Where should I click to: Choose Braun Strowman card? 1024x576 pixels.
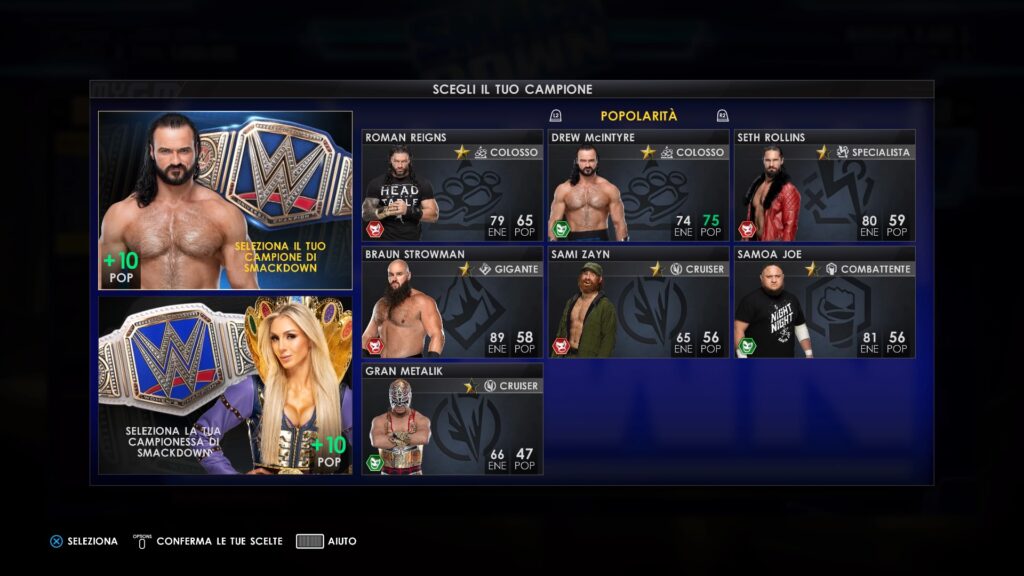coord(452,302)
